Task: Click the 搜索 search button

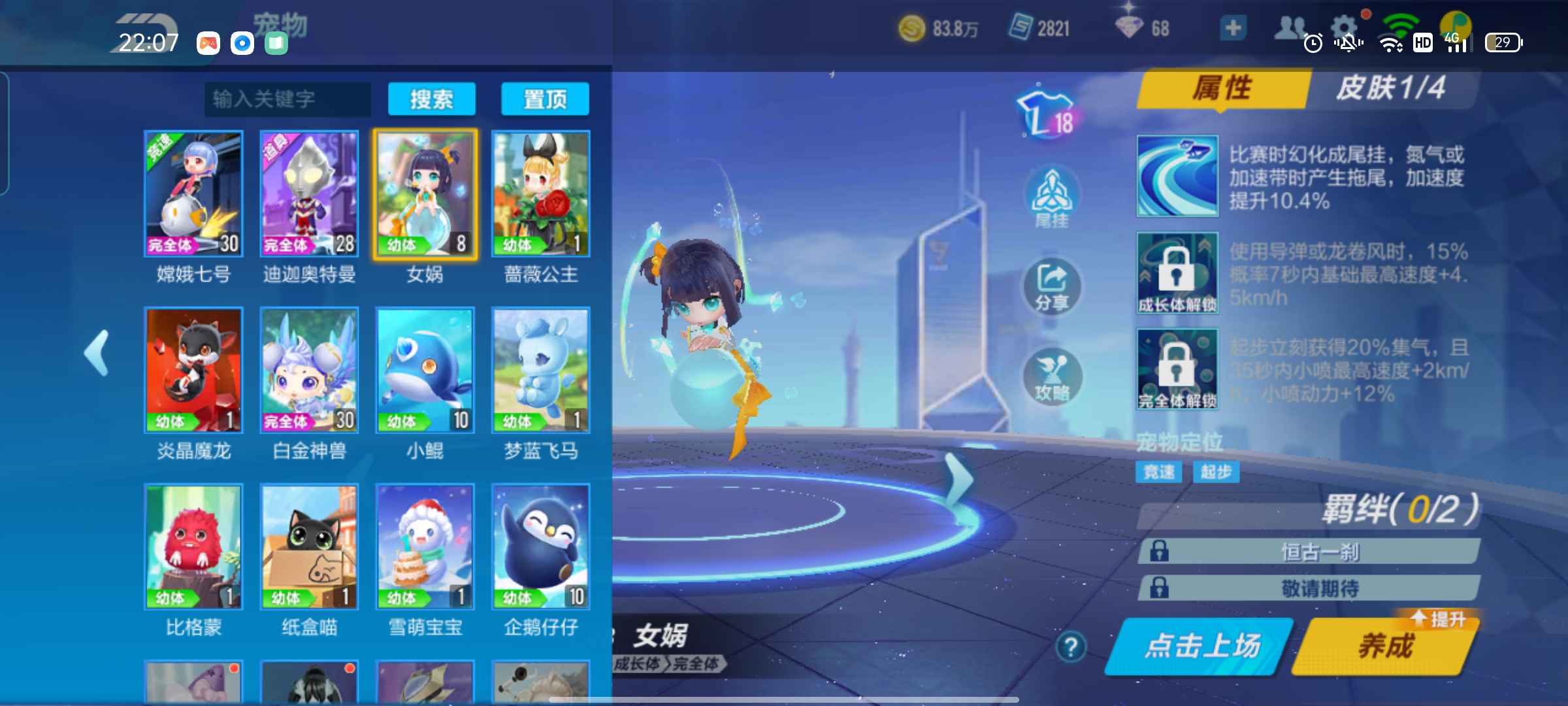Action: point(433,99)
